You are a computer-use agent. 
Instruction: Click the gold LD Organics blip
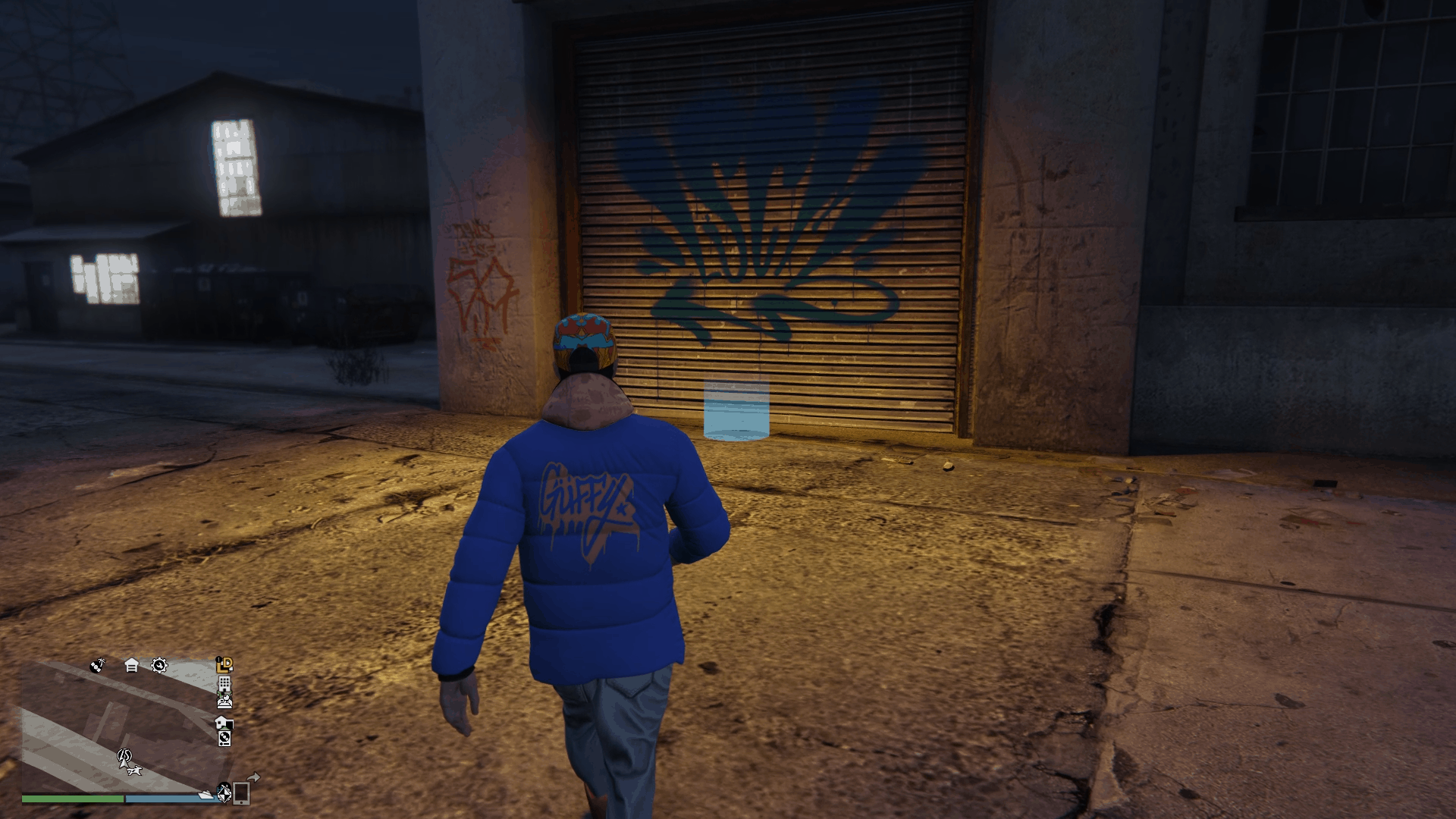click(x=224, y=666)
